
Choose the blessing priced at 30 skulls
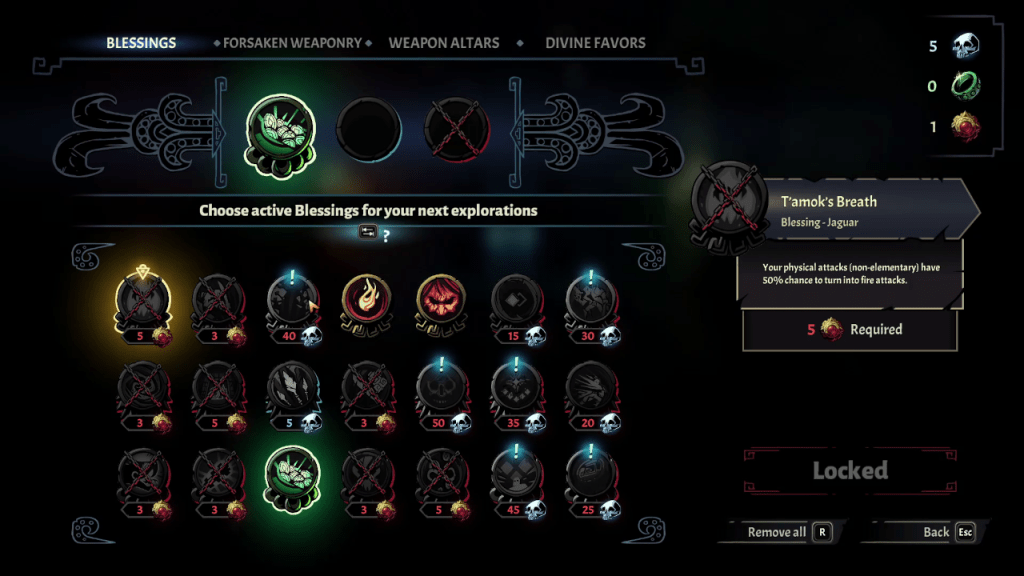coord(590,300)
